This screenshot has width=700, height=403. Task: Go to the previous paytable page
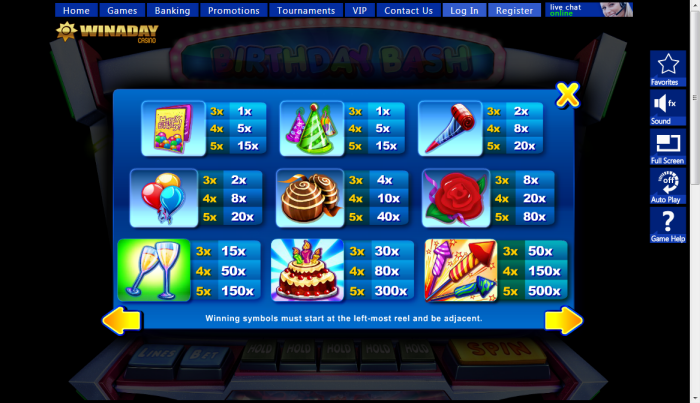coord(122,321)
